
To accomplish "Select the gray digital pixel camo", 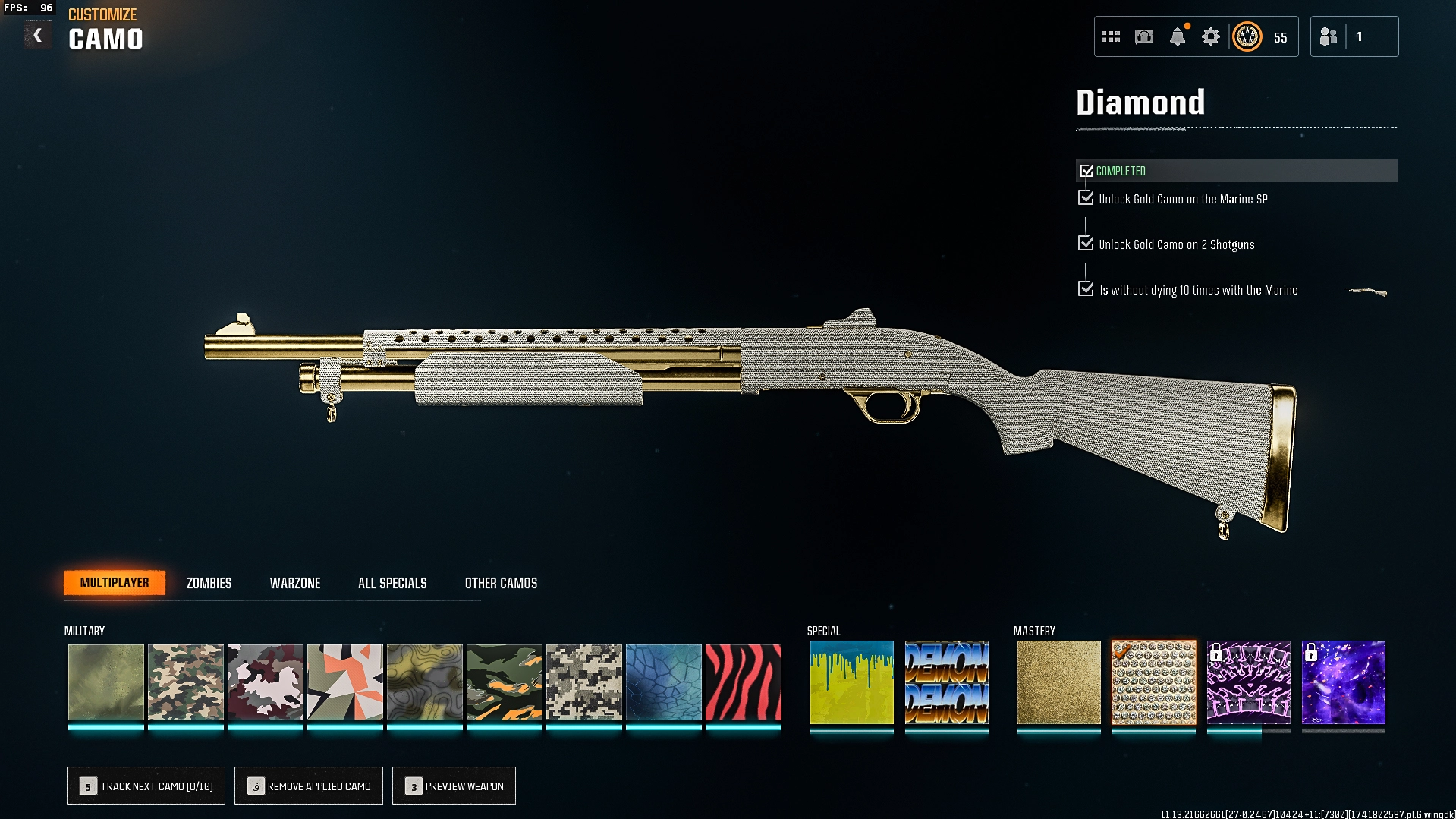I will coord(583,682).
